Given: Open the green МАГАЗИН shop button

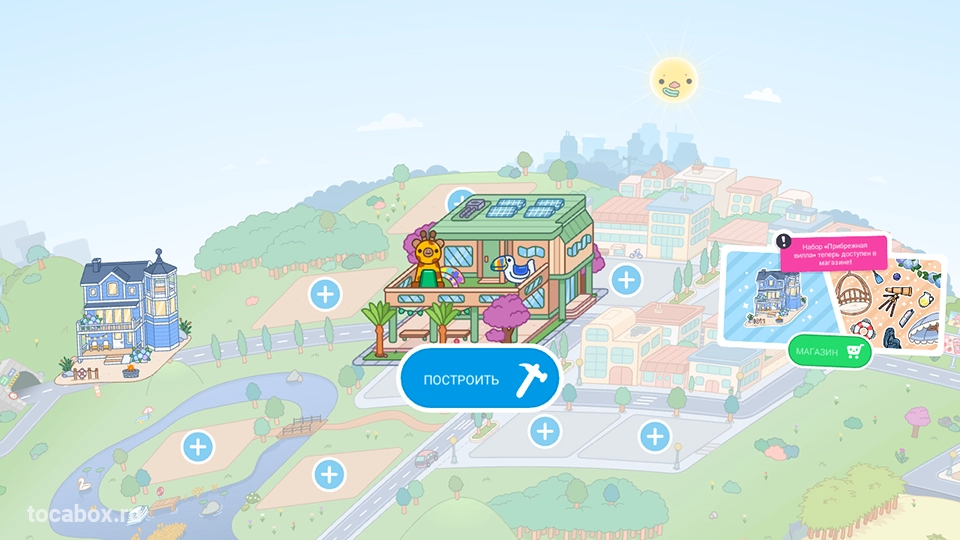Looking at the screenshot, I should 828,351.
